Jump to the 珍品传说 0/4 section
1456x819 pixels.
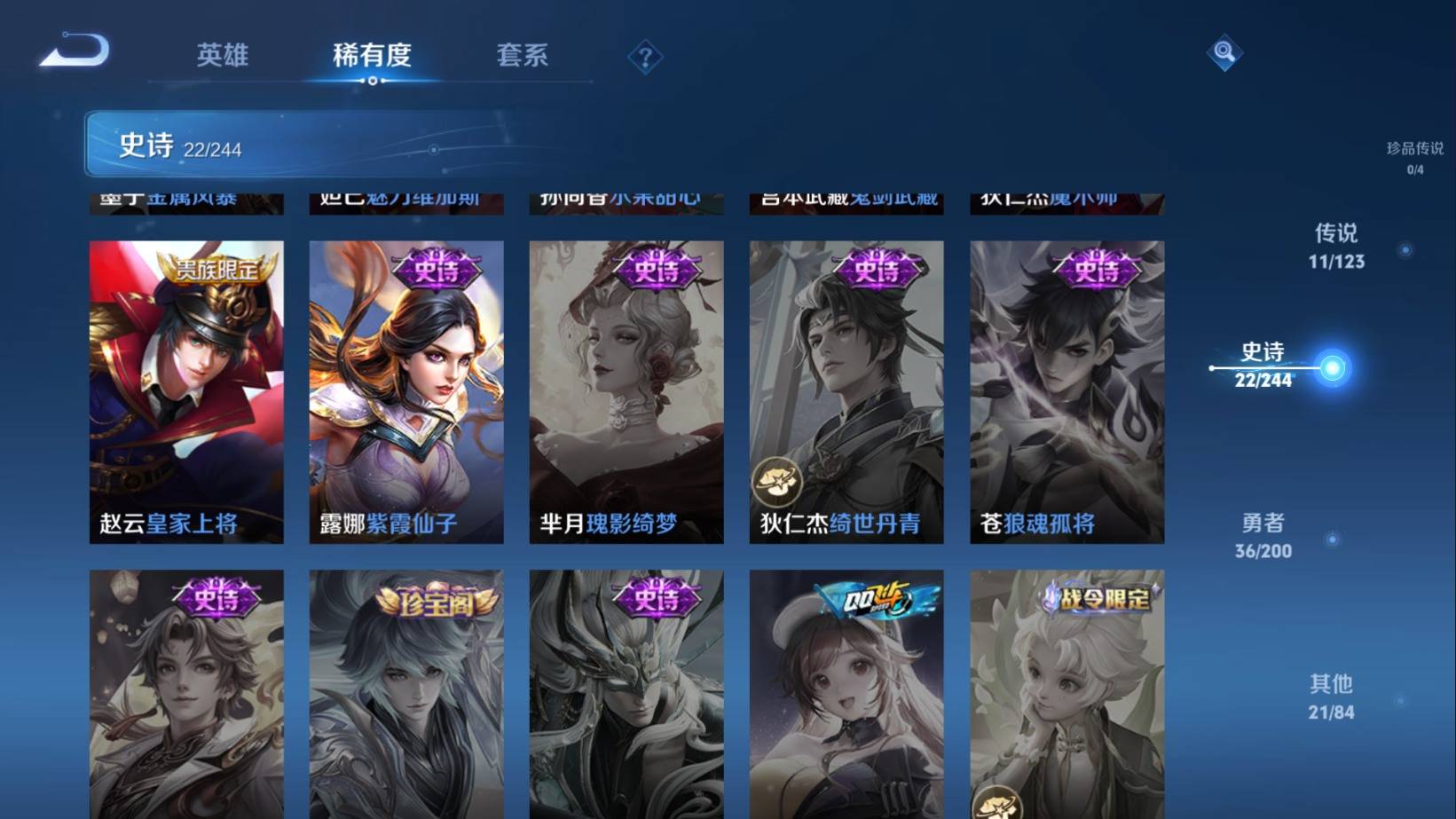[1414, 157]
